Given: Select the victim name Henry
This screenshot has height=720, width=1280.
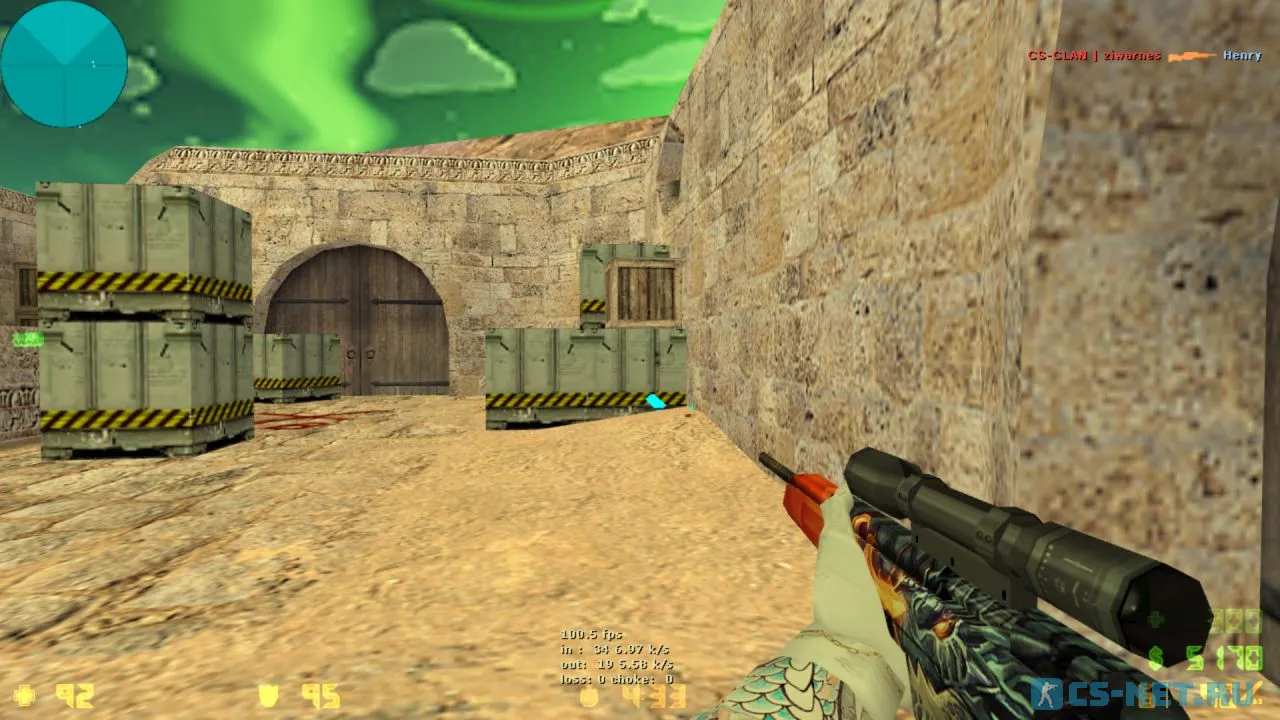Looking at the screenshot, I should 1242,56.
